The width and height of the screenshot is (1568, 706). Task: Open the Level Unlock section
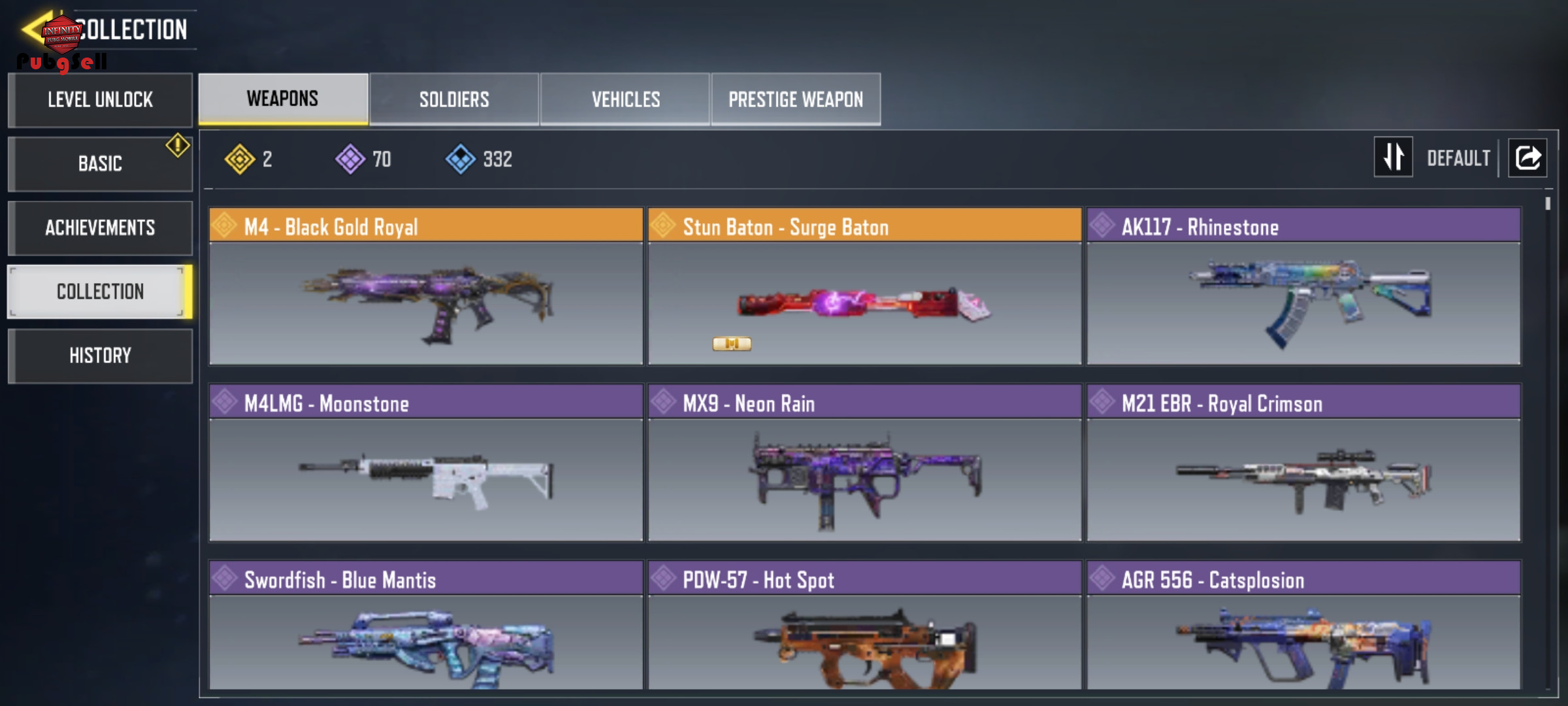[100, 100]
